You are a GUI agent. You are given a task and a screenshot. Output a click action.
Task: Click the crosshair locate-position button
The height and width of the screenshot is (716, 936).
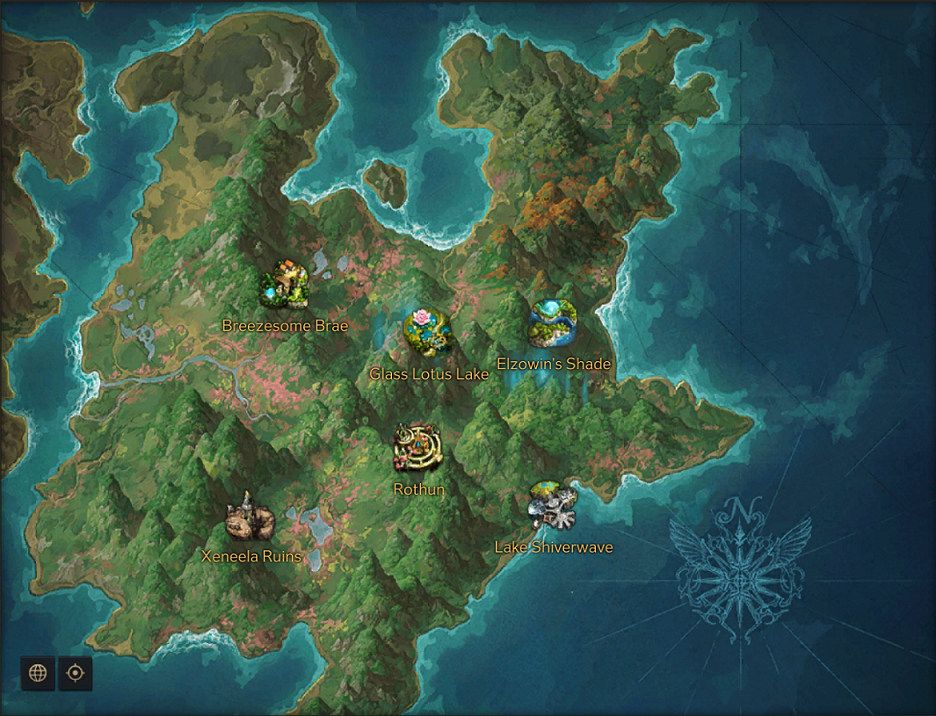pyautogui.click(x=75, y=673)
